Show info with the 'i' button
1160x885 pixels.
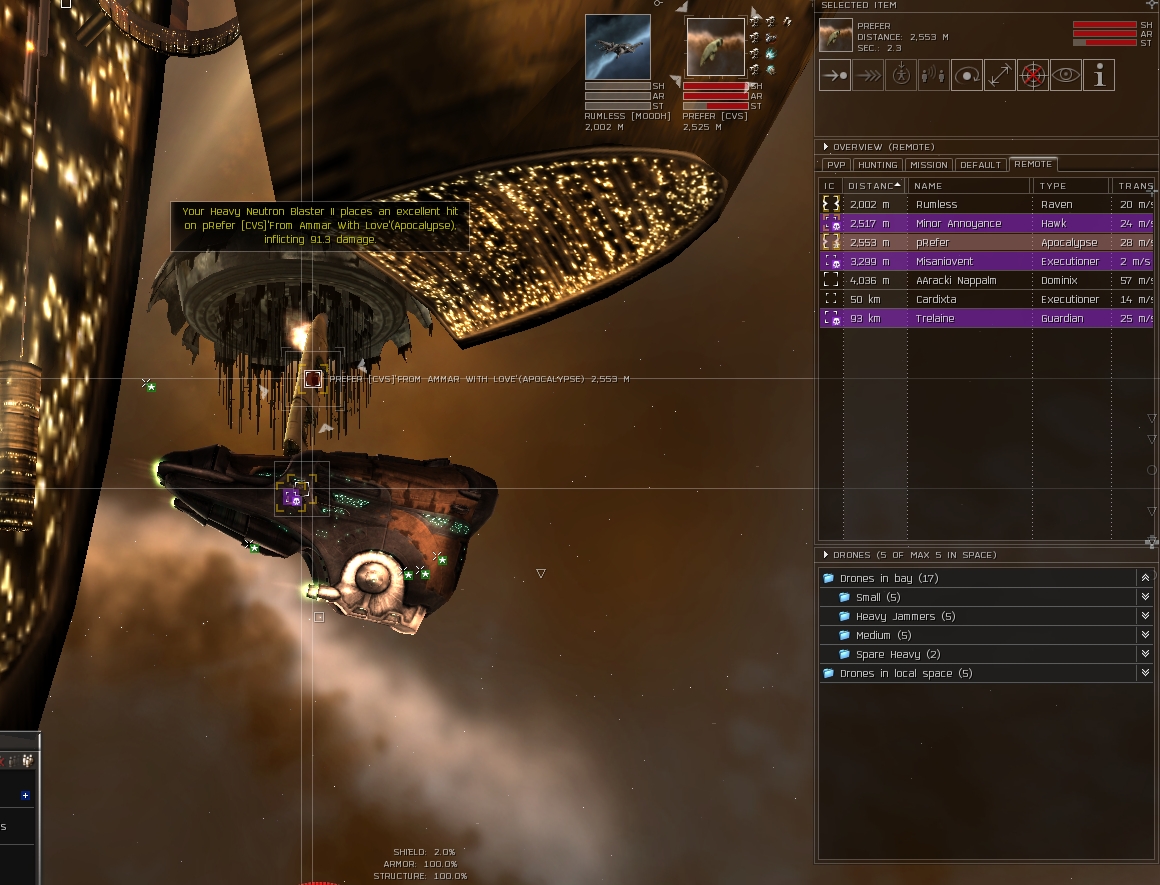click(1099, 76)
